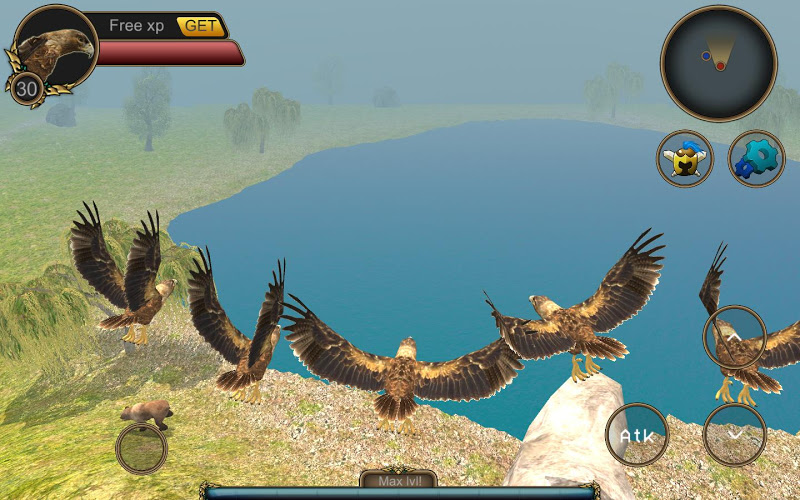This screenshot has width=800, height=500.
Task: Tap the Atk attack button
Action: [637, 435]
